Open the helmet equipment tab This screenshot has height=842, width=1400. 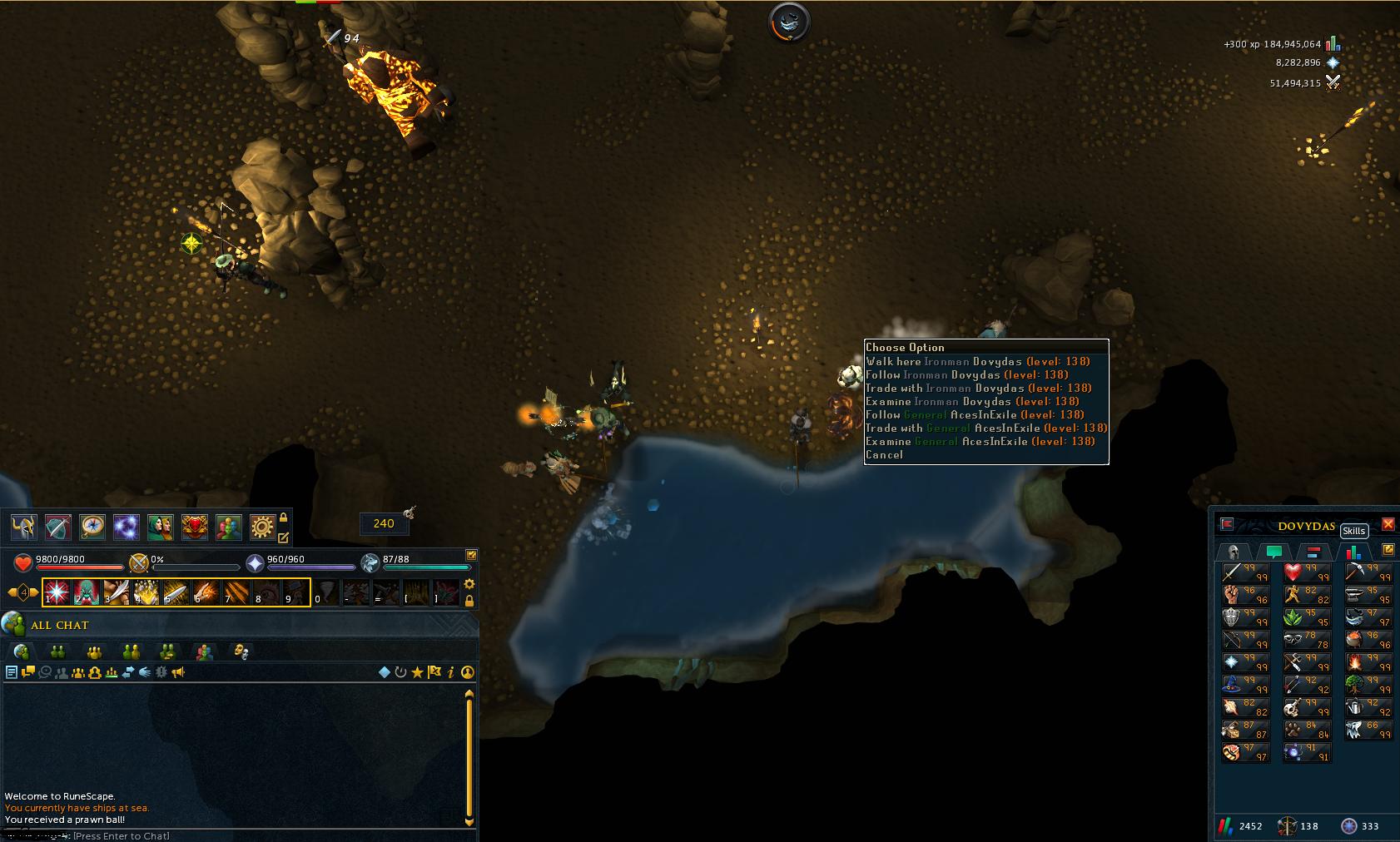point(1234,552)
